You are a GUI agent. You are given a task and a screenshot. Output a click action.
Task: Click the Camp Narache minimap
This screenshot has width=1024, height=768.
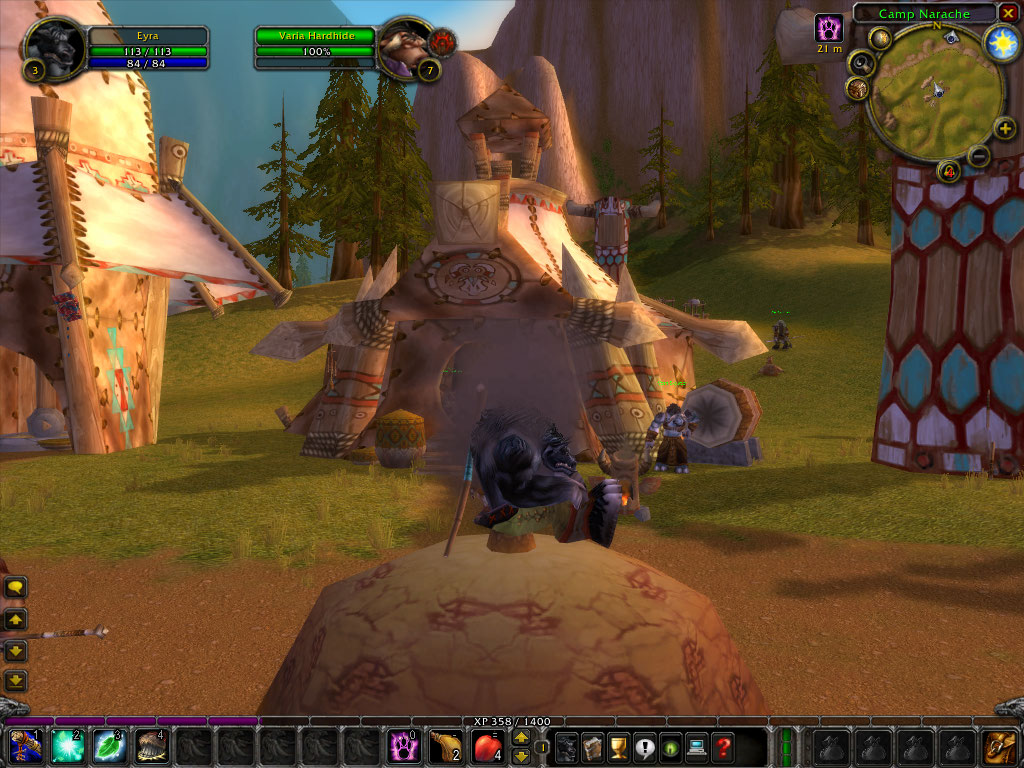pyautogui.click(x=935, y=93)
